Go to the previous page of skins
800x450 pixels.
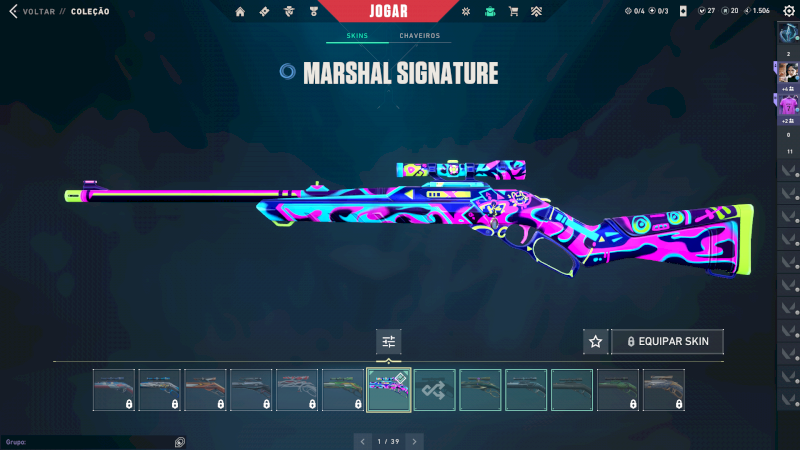point(364,441)
